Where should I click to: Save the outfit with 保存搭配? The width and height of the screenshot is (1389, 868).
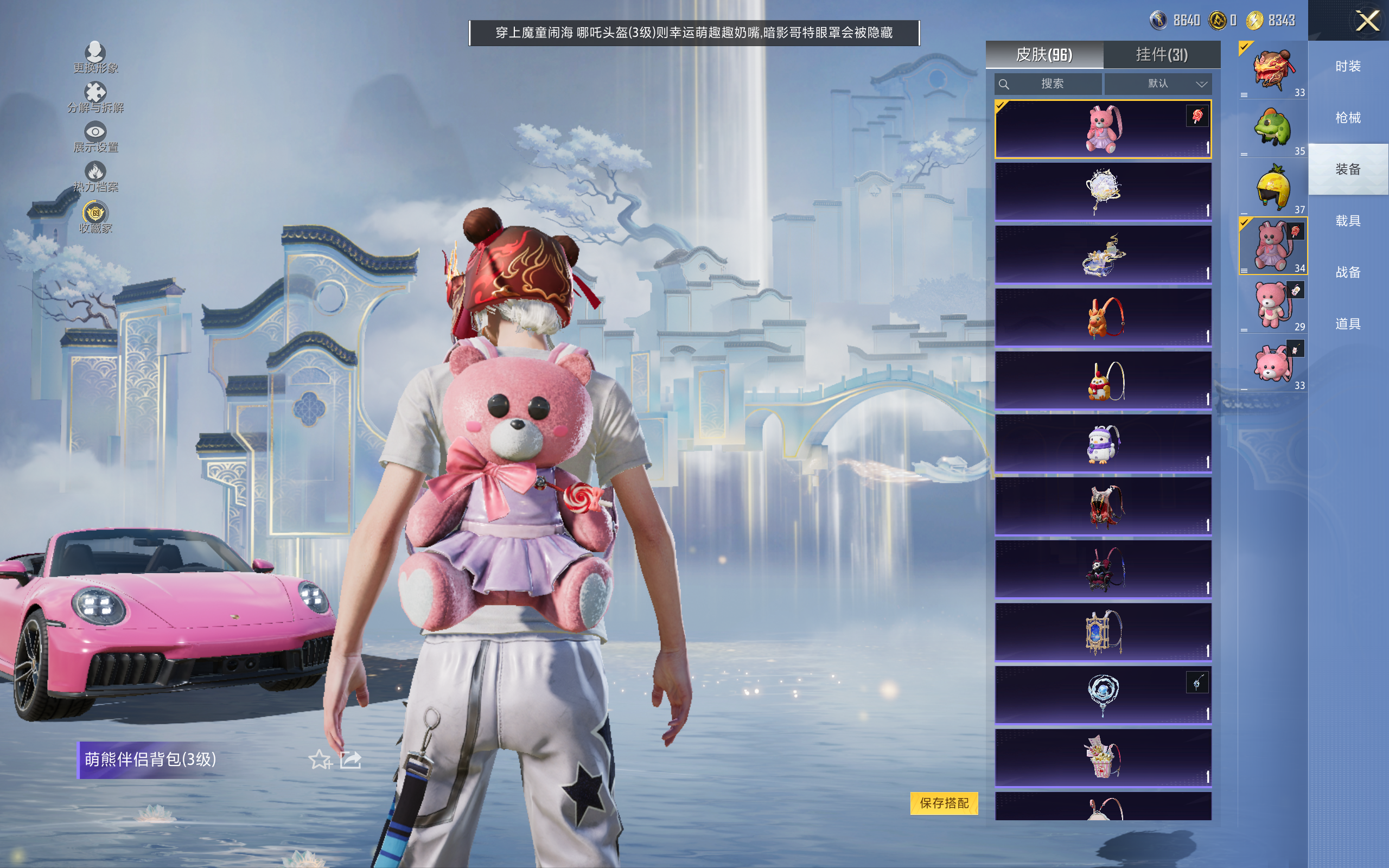click(x=944, y=802)
